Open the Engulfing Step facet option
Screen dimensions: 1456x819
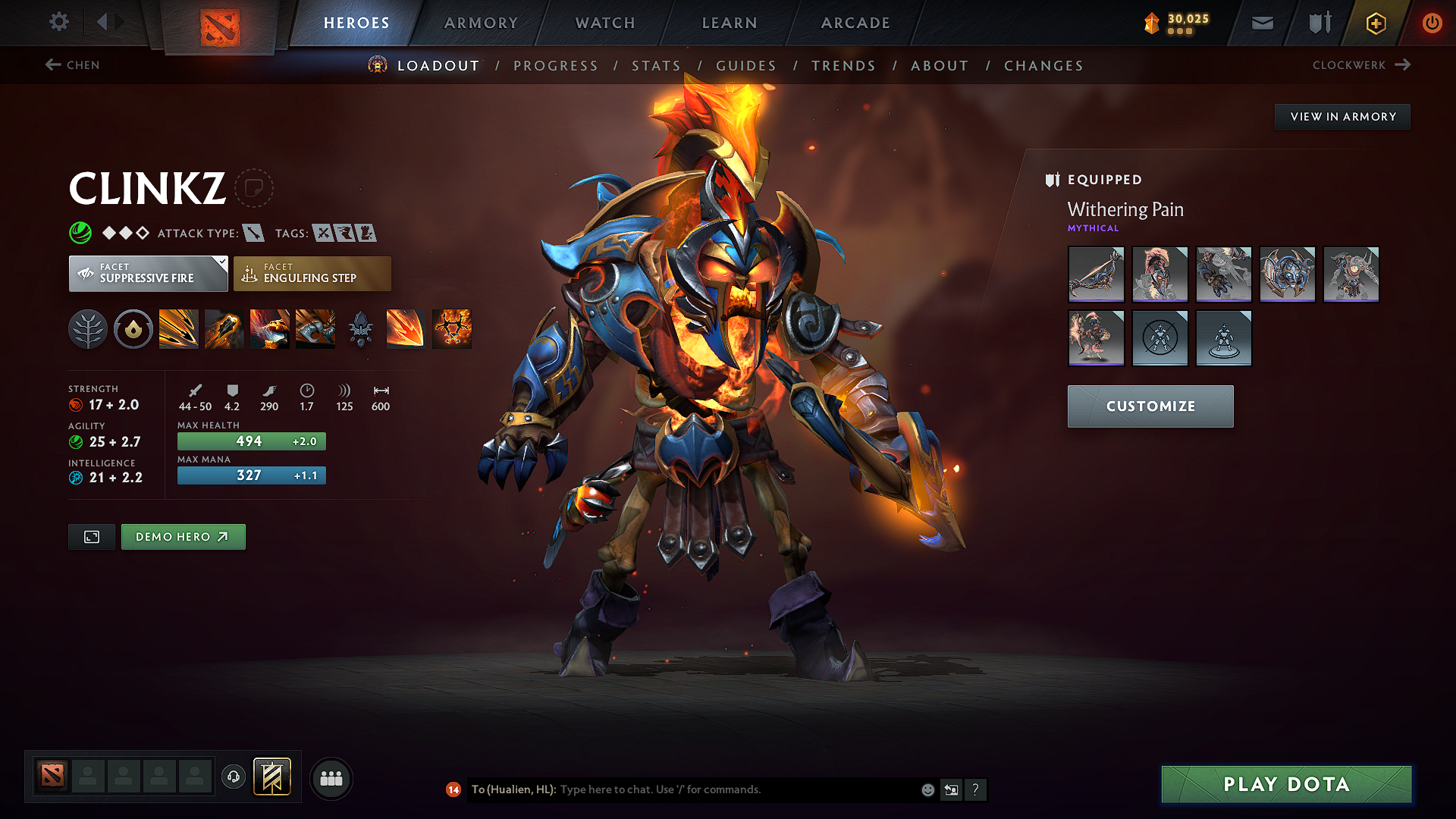312,274
